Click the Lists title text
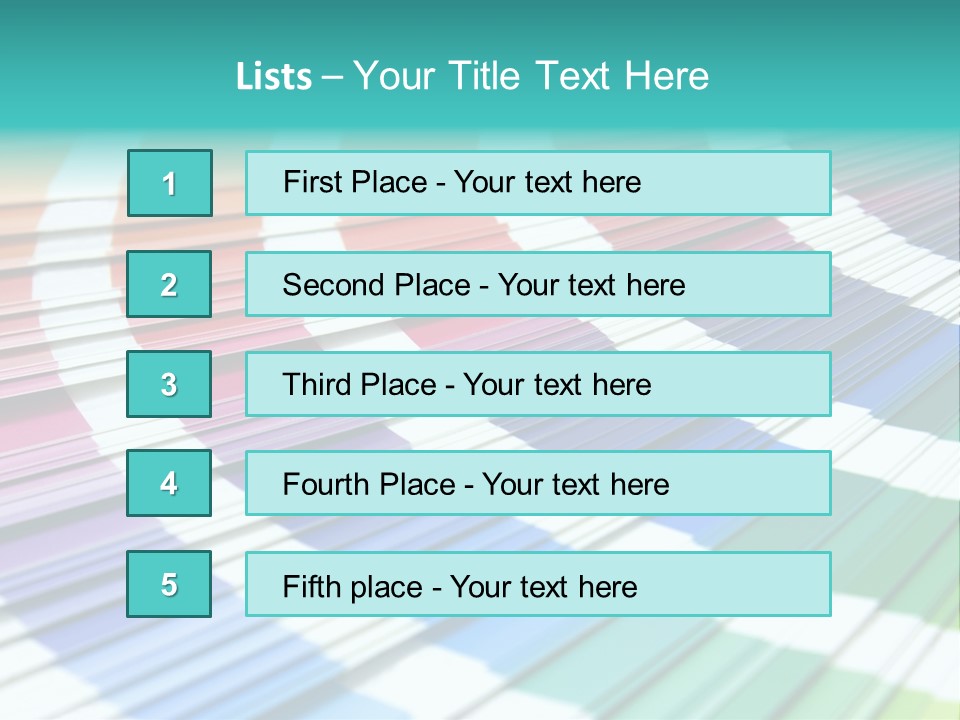Viewport: 960px width, 720px height. coord(472,76)
